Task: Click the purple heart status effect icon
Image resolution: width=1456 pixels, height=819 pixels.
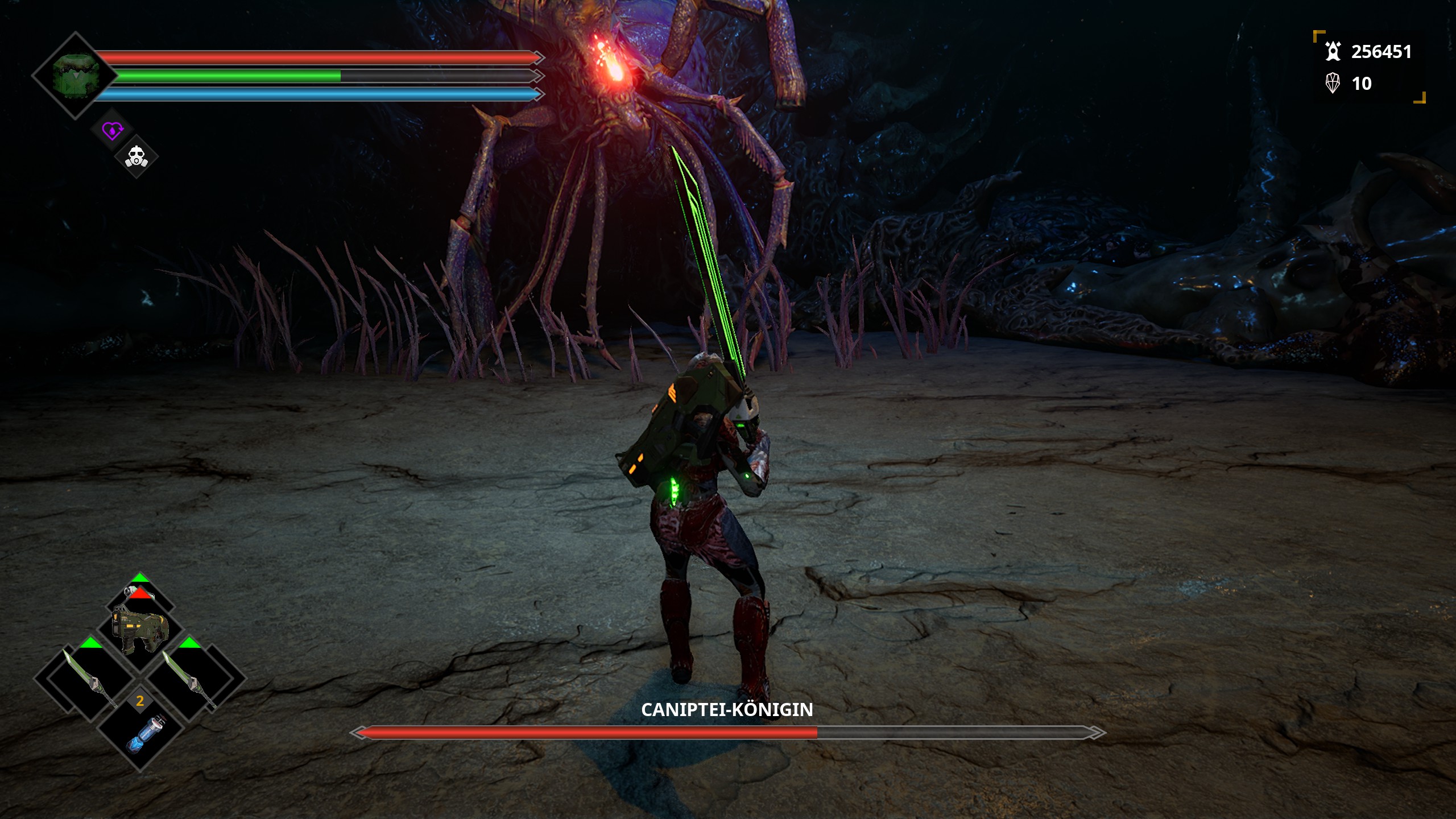Action: [x=112, y=131]
